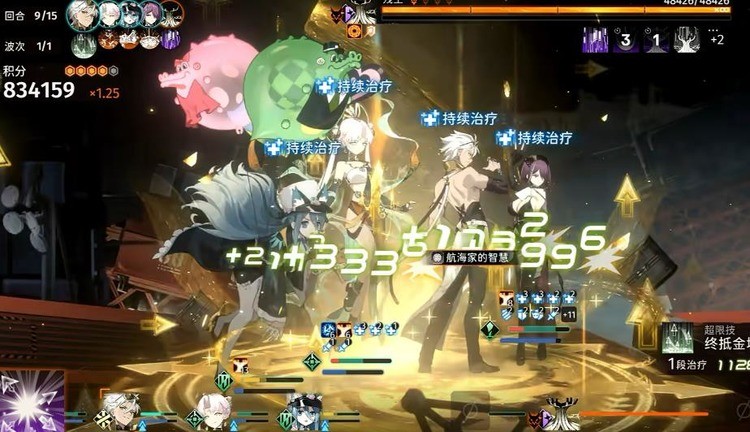750x432 pixels.
Task: Select the white-haired man in the bottom party bar
Action: 119,410
